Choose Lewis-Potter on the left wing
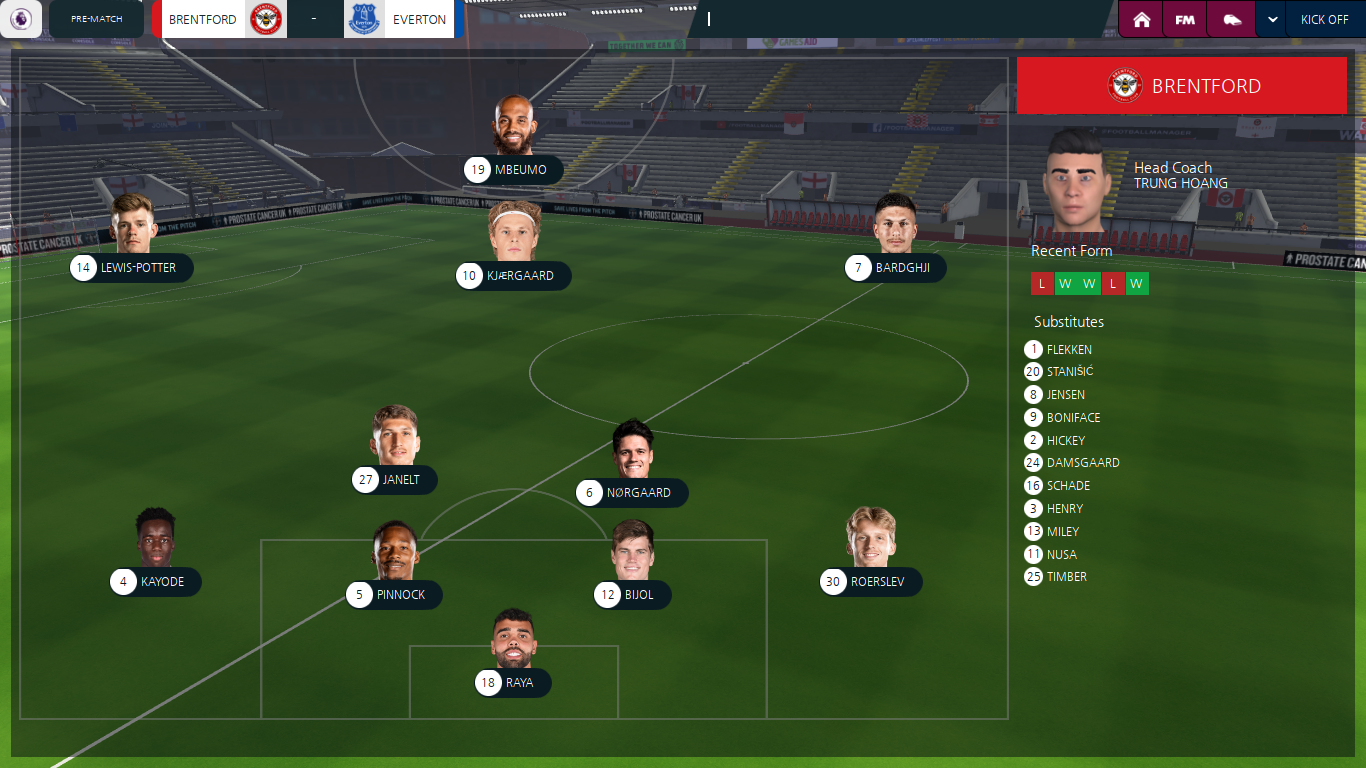Screen dimensions: 1366x768 pos(132,268)
